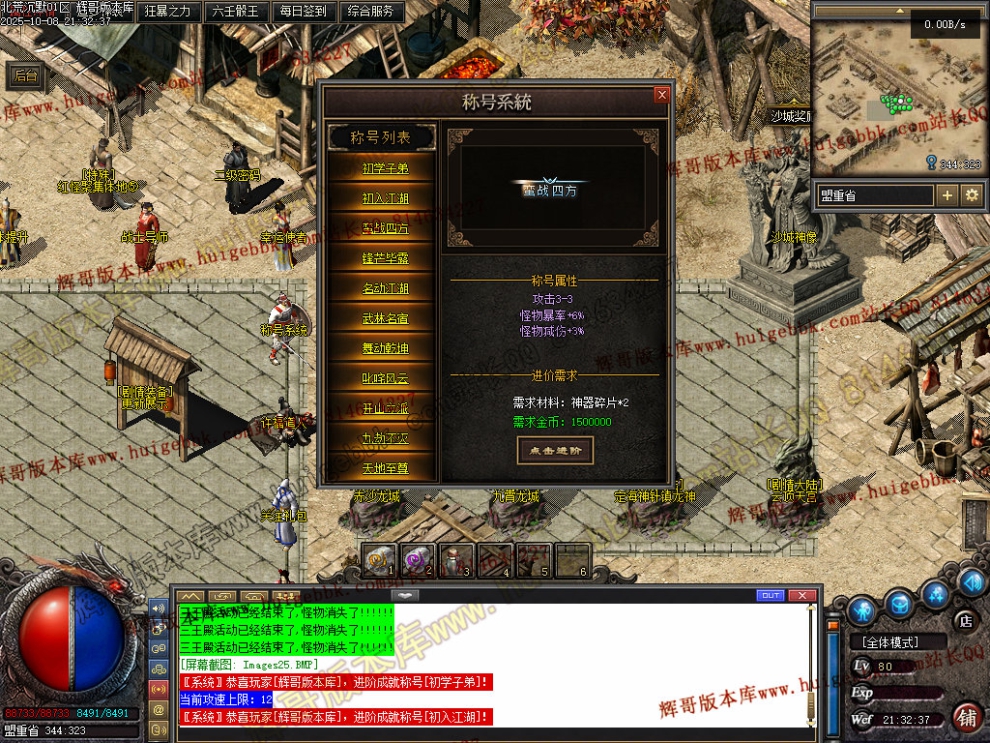Click the 点击进阶 upgrade button
The width and height of the screenshot is (990, 743).
pos(555,450)
